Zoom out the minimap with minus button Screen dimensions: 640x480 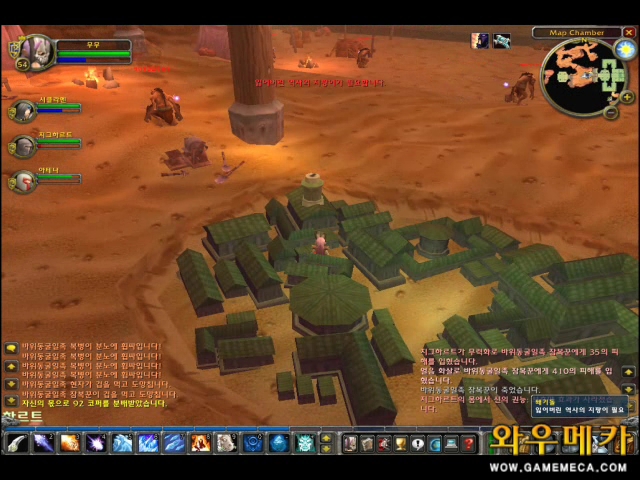click(611, 113)
